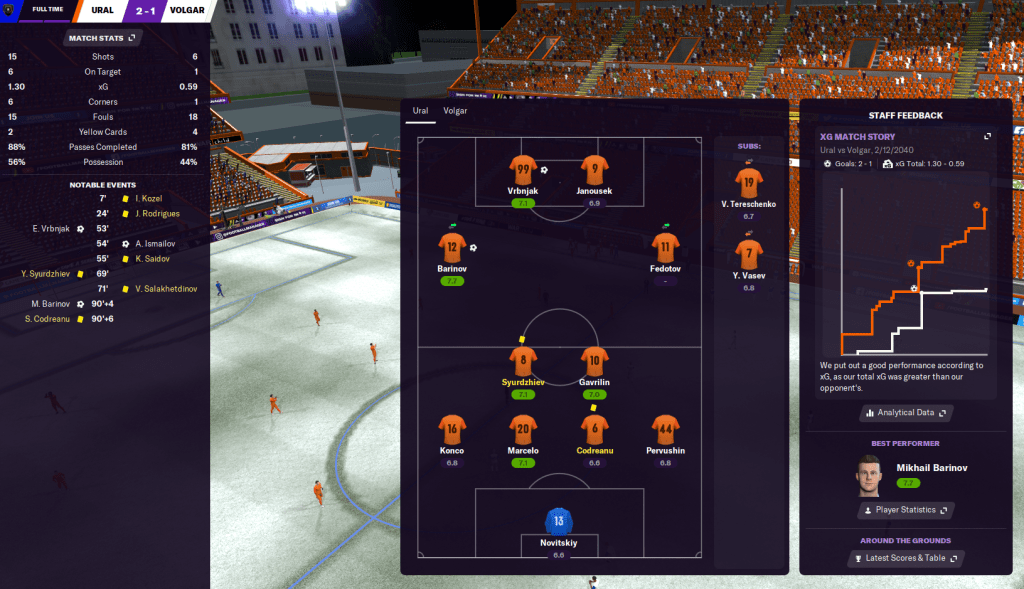Select Janousek's number 9 shirt
Screen dimensions: 1024x589
594,168
